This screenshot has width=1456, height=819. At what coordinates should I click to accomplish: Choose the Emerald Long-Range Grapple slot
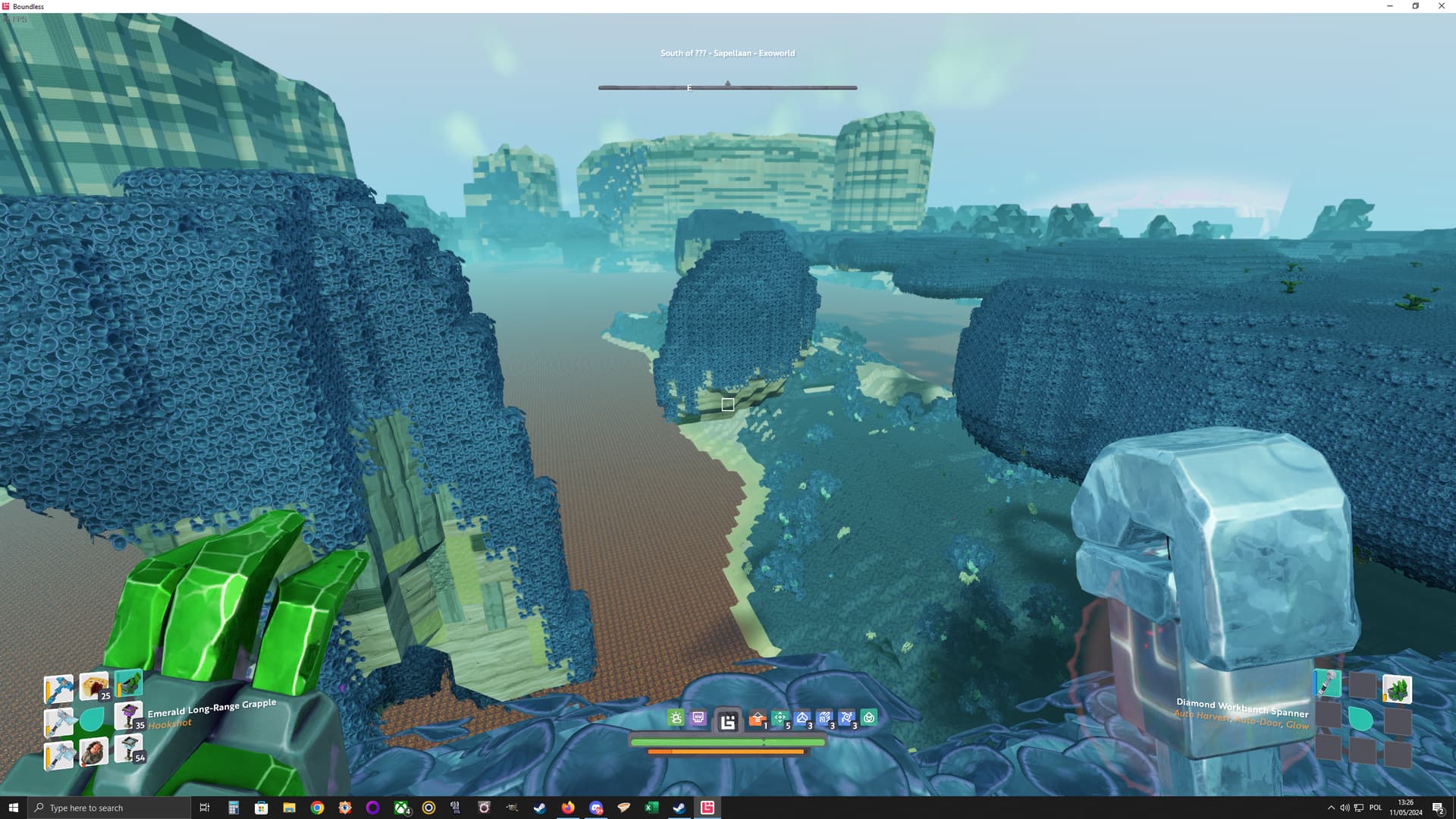[x=129, y=682]
